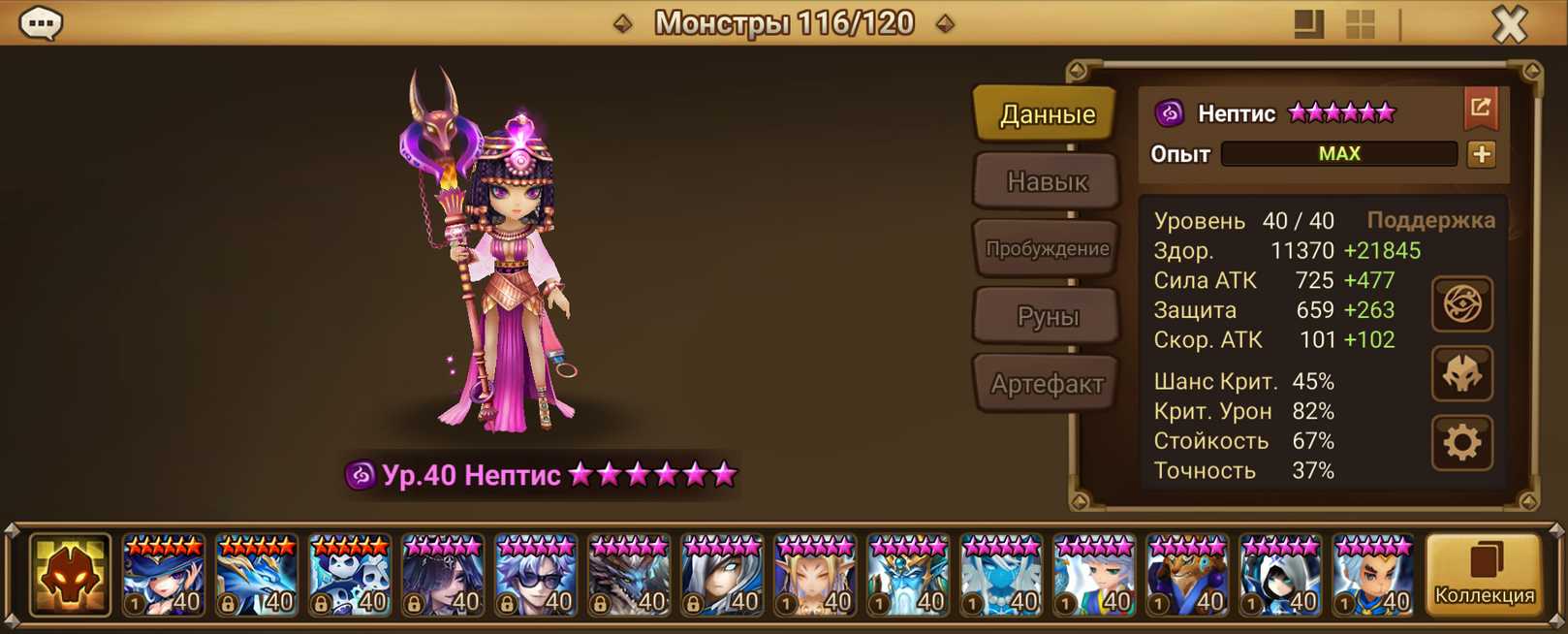This screenshot has width=1568, height=634.
Task: Share Нептис with the red share button
Action: 1480,109
